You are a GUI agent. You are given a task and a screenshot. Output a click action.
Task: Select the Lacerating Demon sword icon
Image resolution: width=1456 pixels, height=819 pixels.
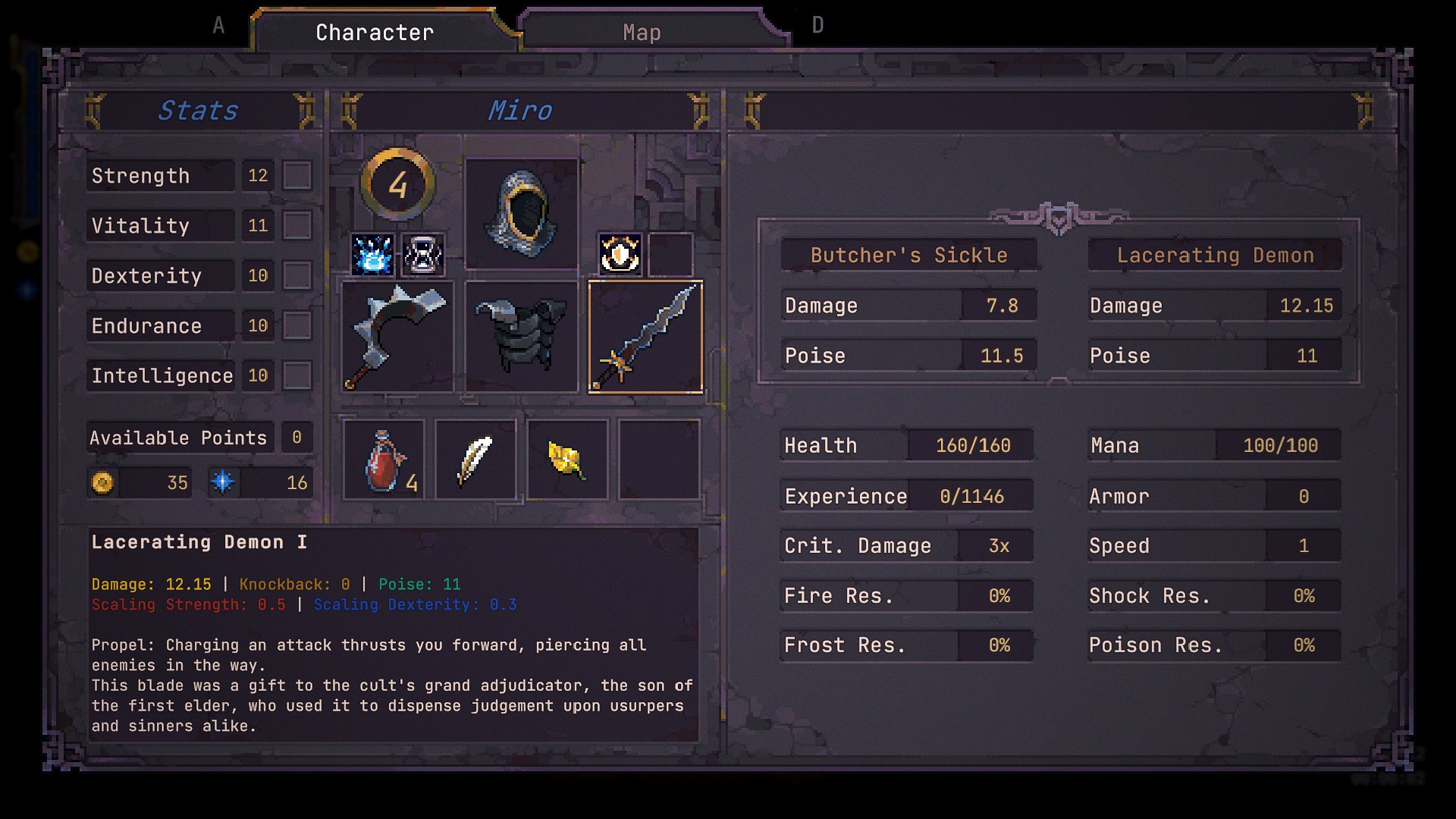645,336
